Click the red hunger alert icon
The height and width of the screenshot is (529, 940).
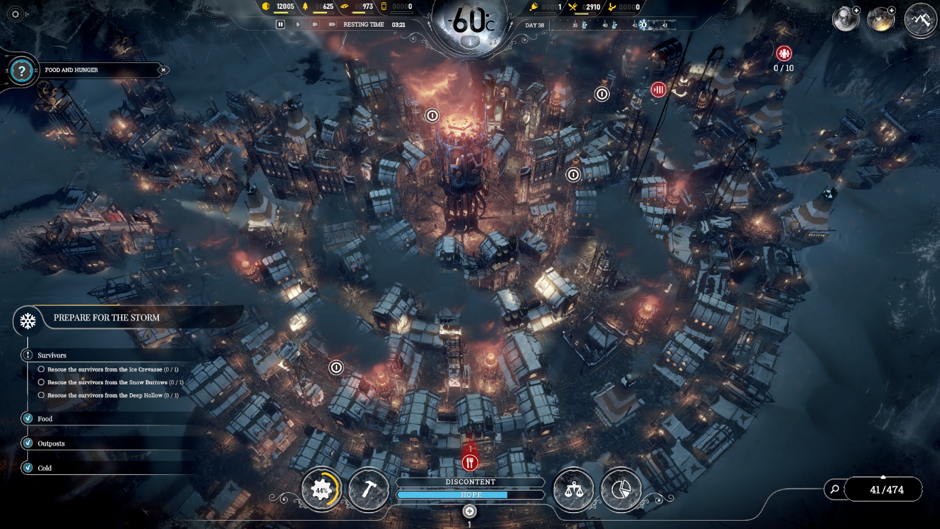tap(470, 462)
